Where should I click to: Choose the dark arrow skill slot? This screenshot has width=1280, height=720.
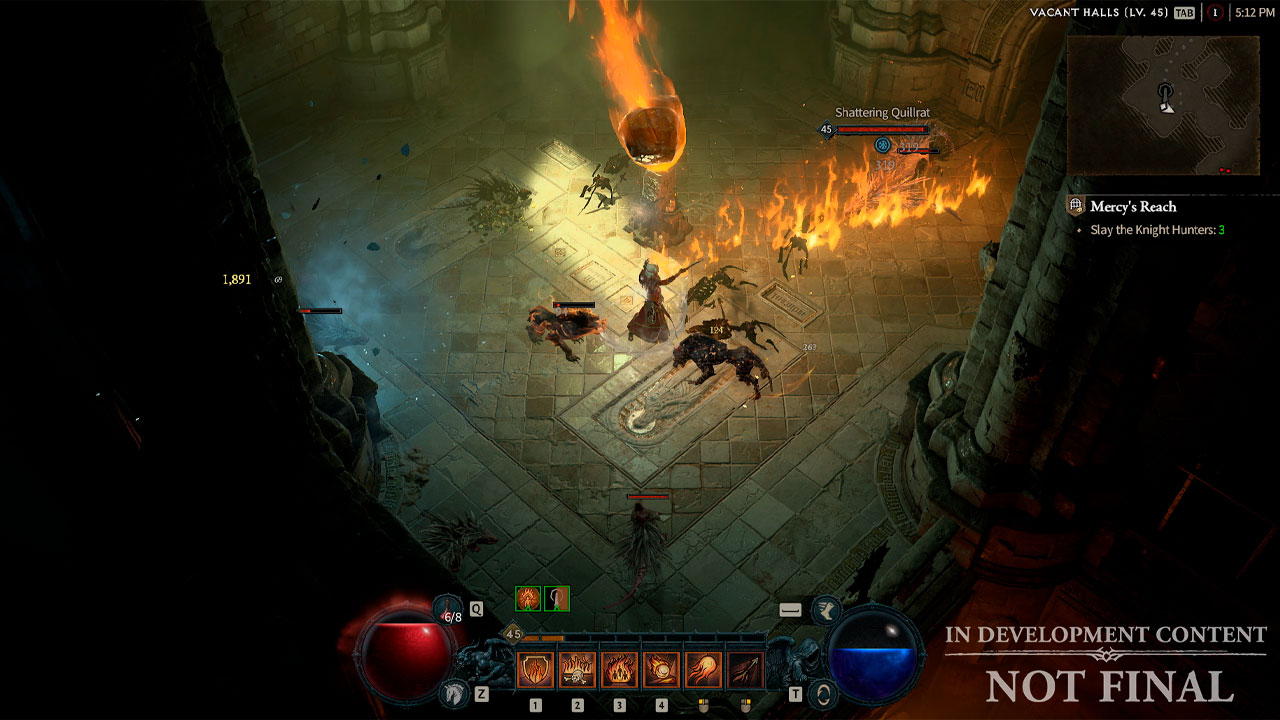click(x=745, y=669)
